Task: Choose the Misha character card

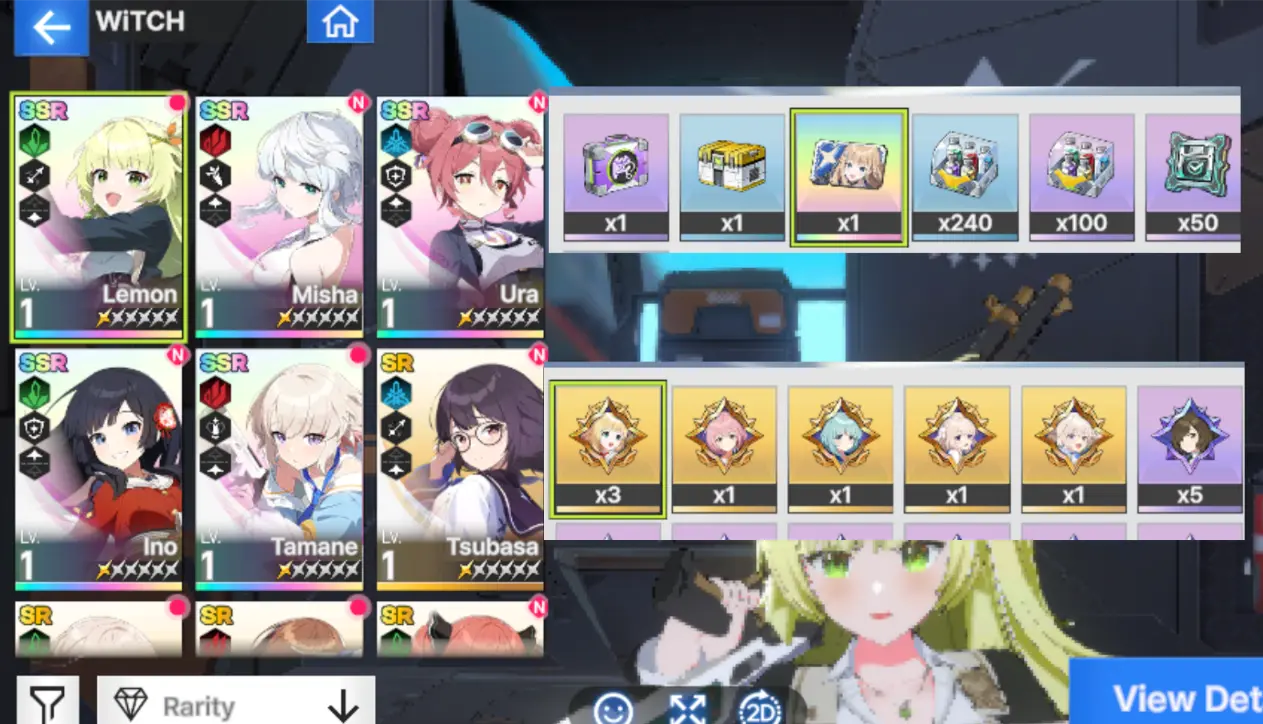Action: coord(279,216)
